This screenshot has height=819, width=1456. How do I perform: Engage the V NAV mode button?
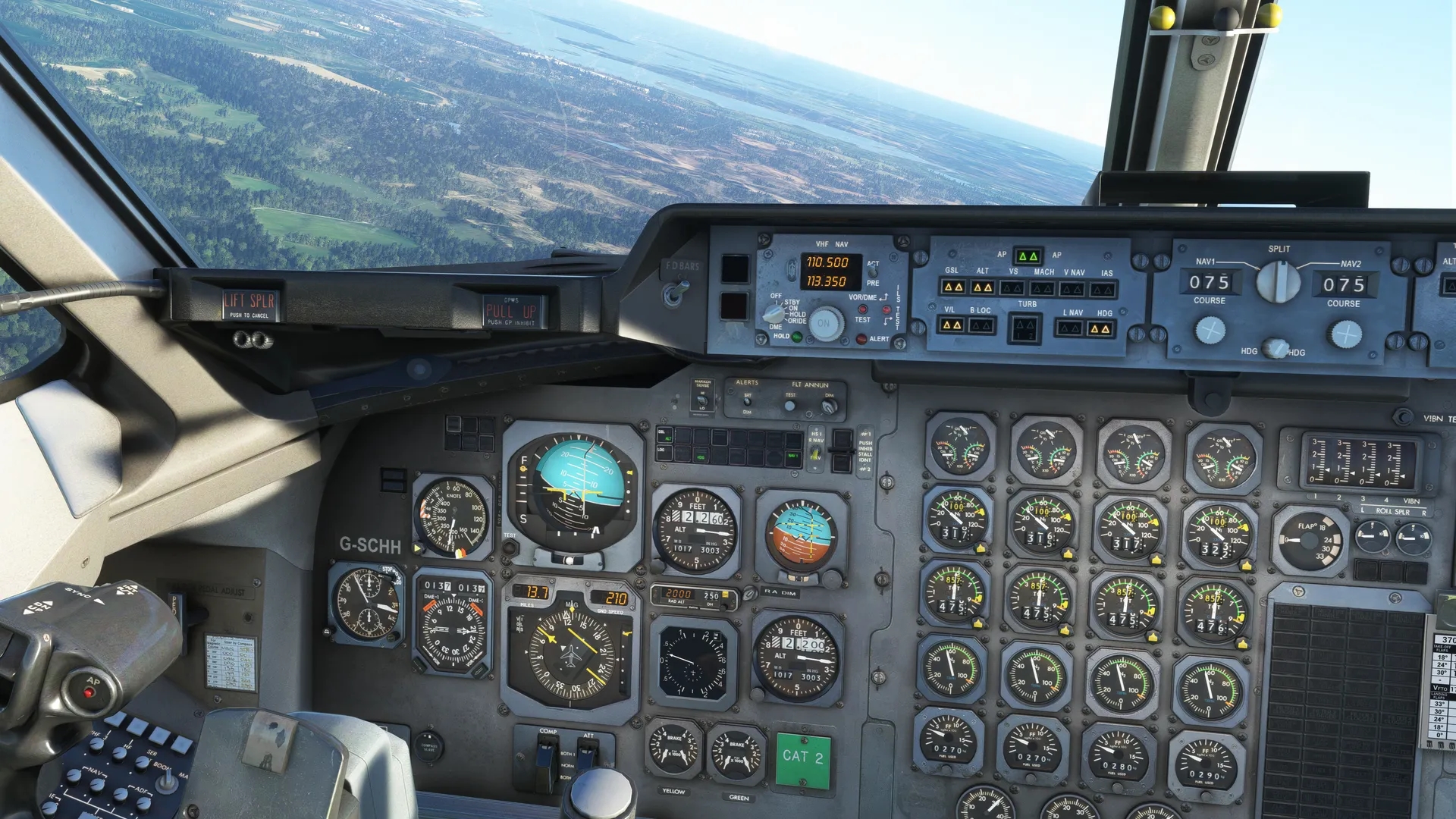coord(1072,289)
